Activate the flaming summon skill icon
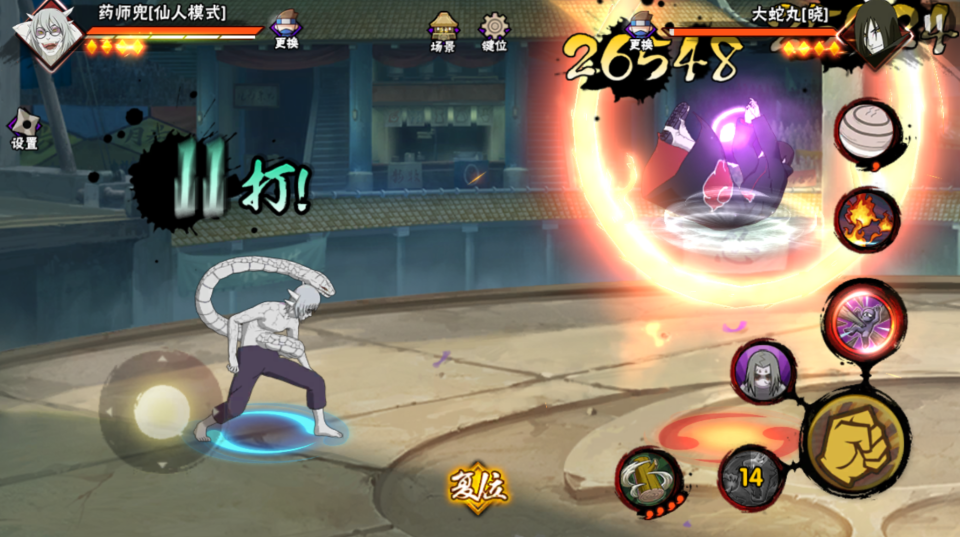Image resolution: width=960 pixels, height=537 pixels. (x=866, y=219)
